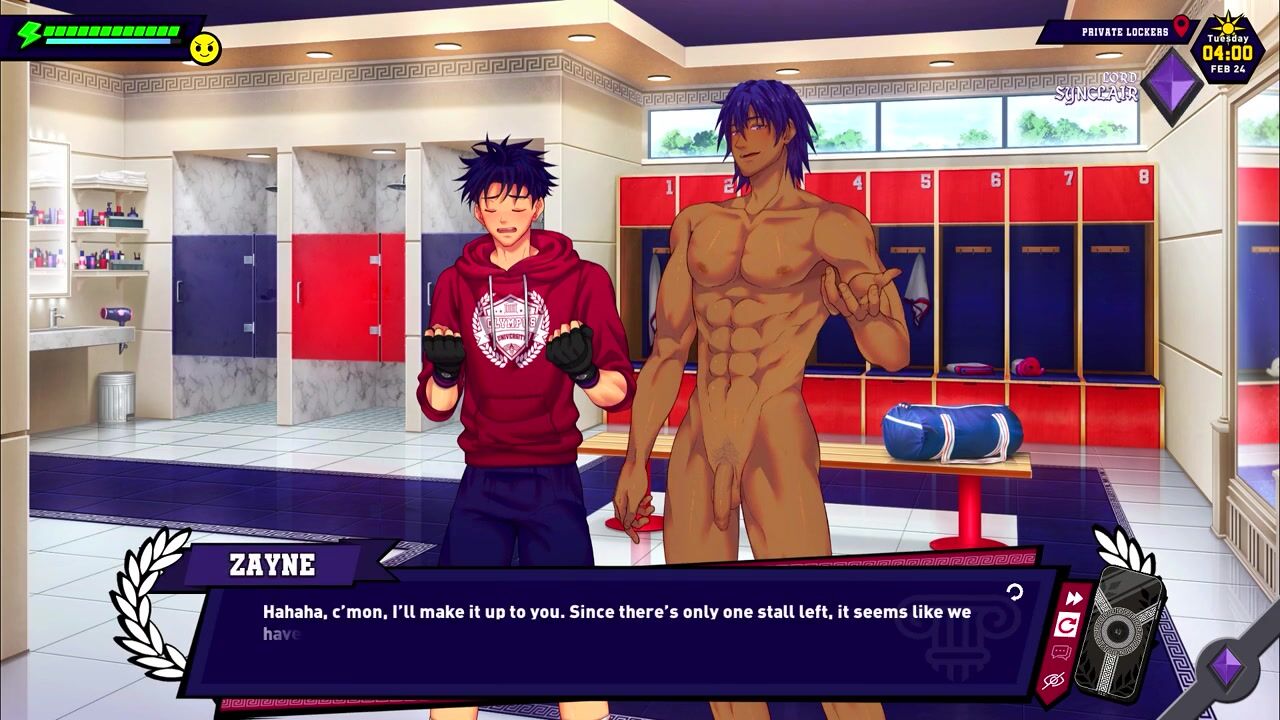This screenshot has width=1280, height=720.
Task: Skip dialogue with the fast-forward arrows
Action: tap(1074, 599)
